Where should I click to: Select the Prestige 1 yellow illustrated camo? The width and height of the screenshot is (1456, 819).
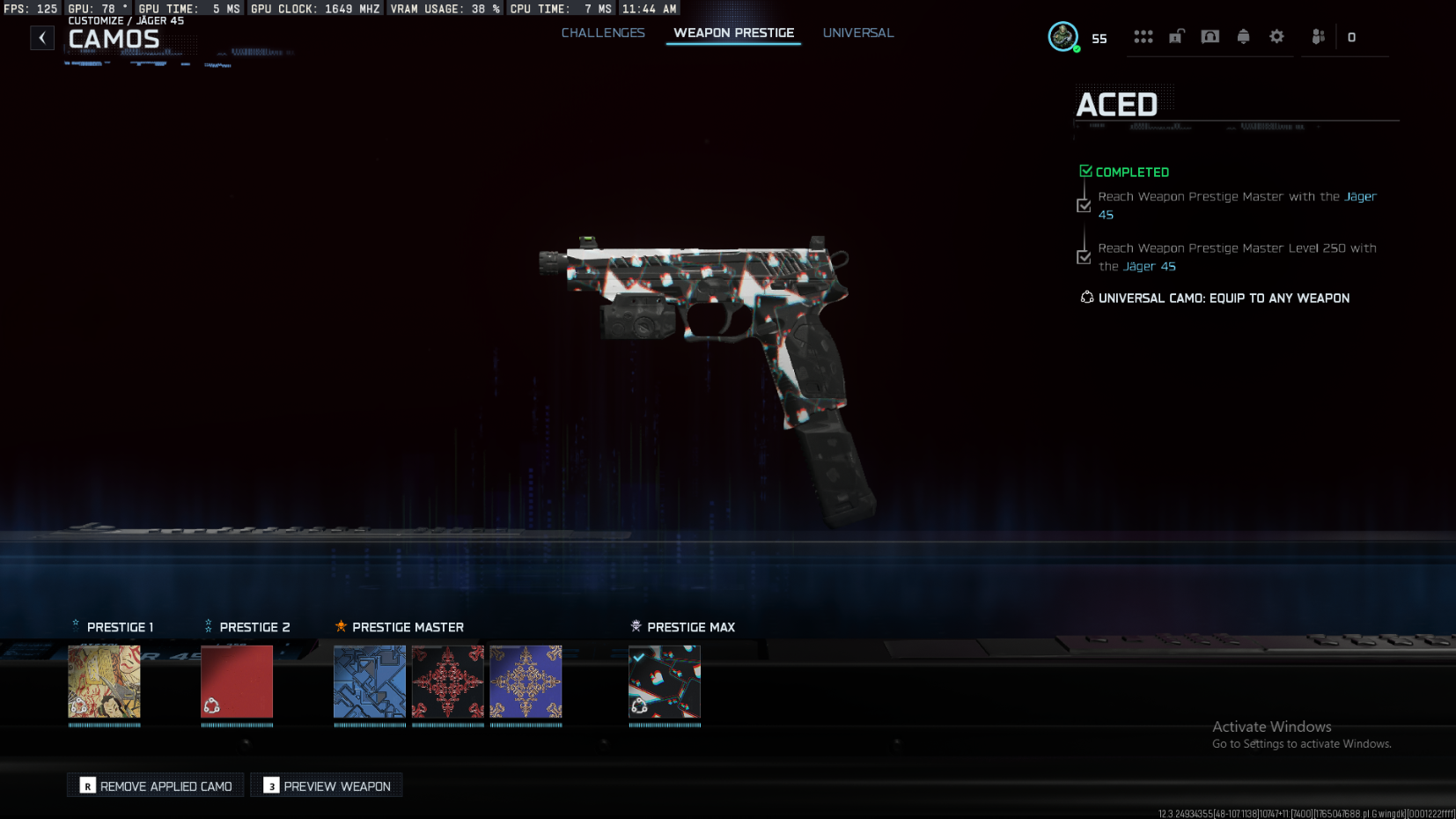(105, 682)
